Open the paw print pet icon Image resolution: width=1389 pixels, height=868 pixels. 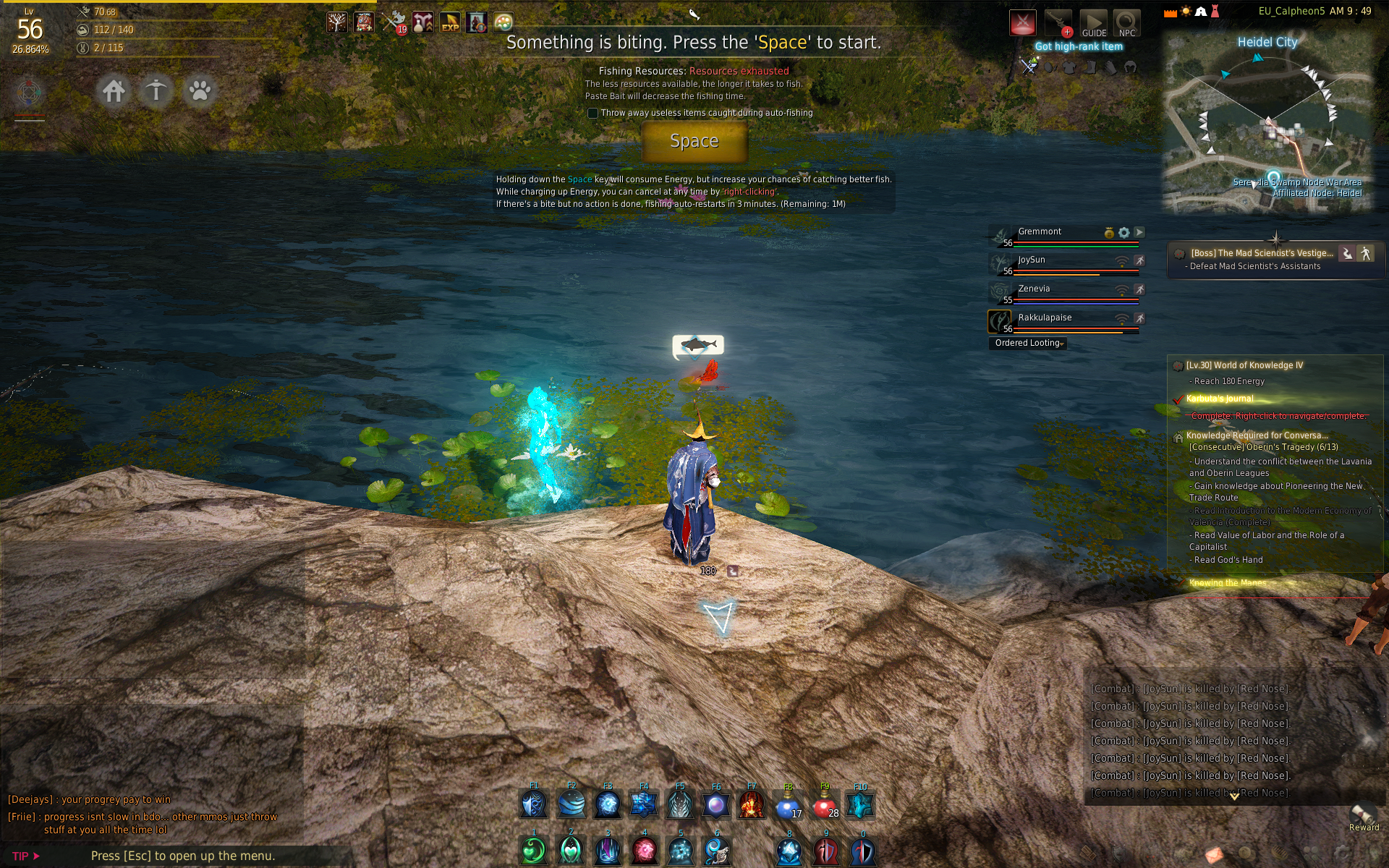pyautogui.click(x=199, y=91)
